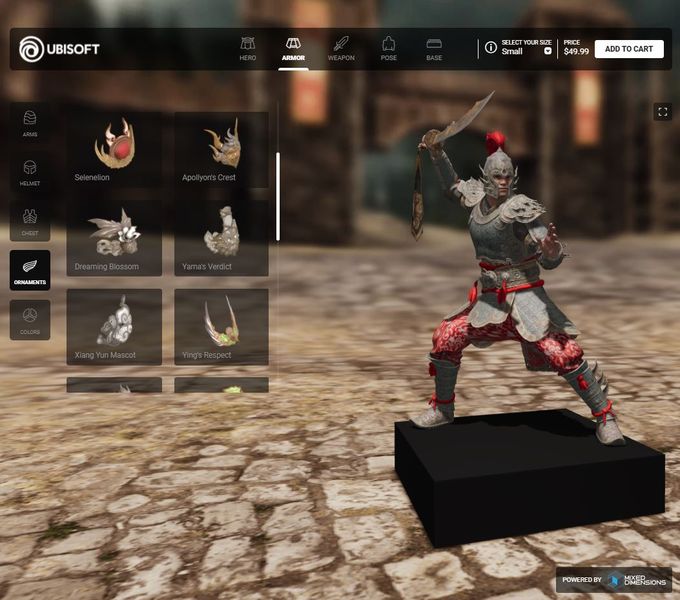Go to the Base tab
The width and height of the screenshot is (680, 600).
(434, 49)
